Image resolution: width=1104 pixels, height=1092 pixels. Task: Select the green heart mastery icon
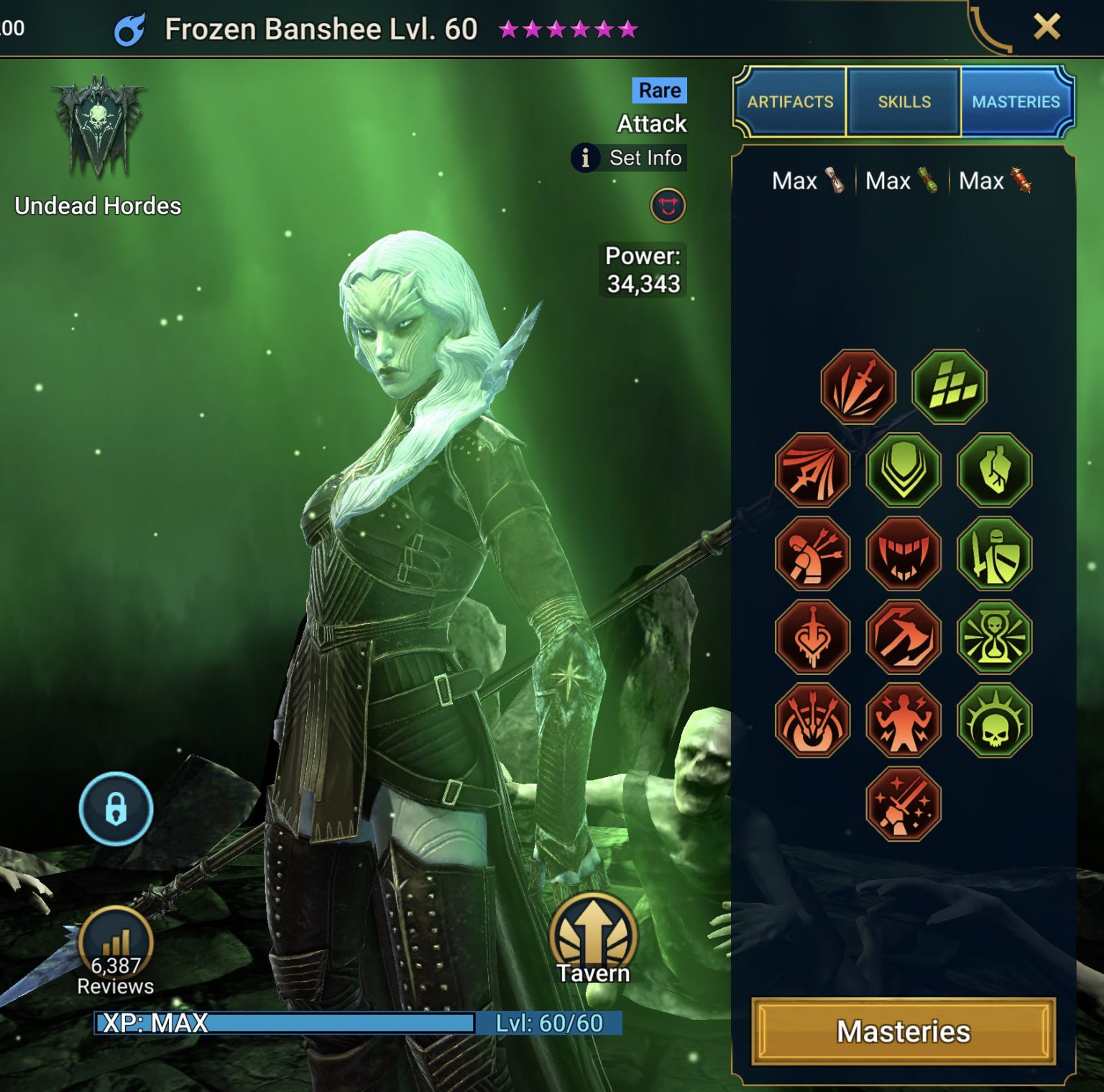(995, 470)
